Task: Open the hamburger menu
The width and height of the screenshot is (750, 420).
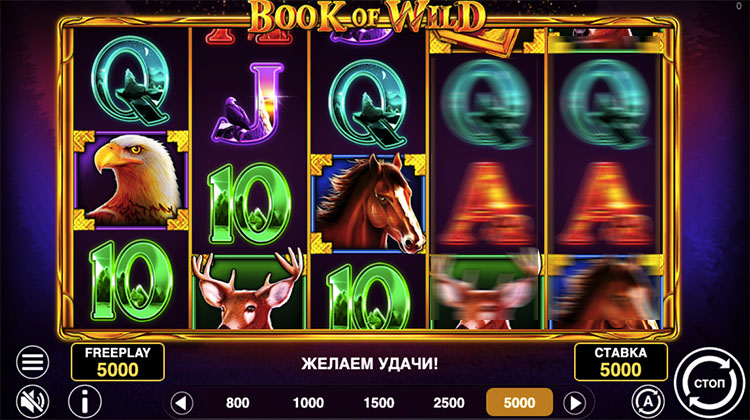Action: point(33,362)
